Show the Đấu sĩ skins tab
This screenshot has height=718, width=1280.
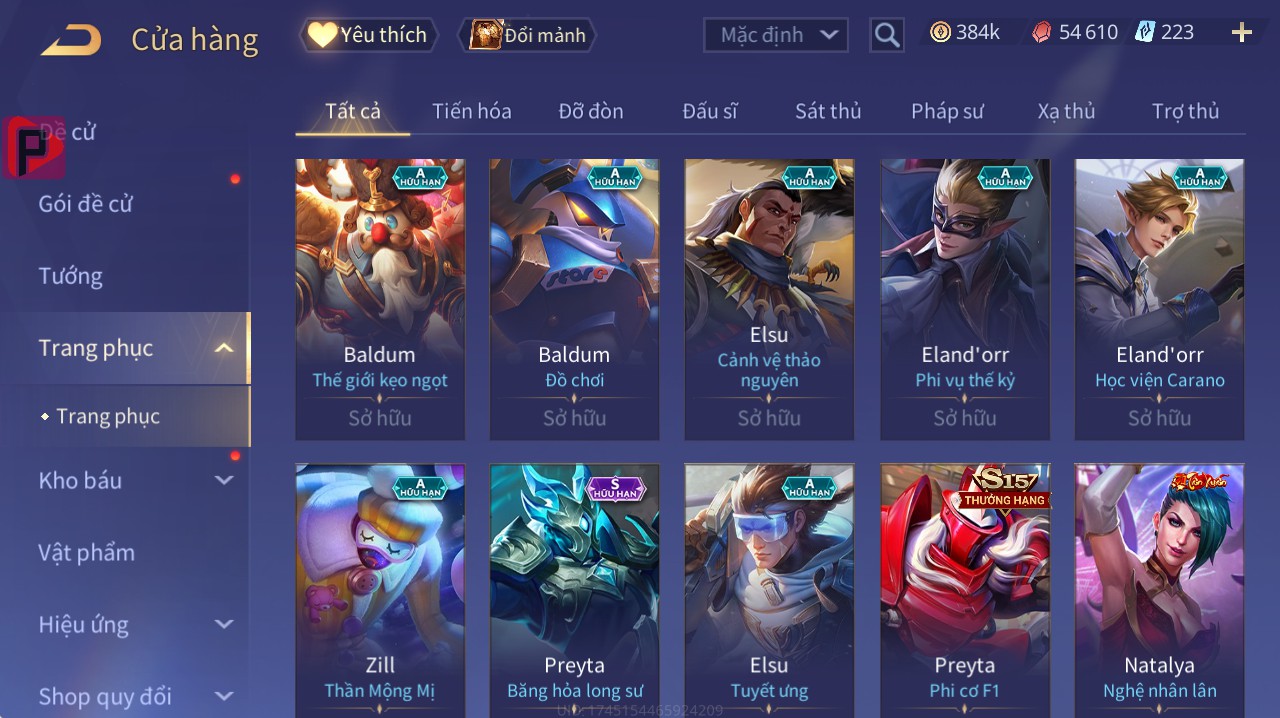(x=710, y=111)
